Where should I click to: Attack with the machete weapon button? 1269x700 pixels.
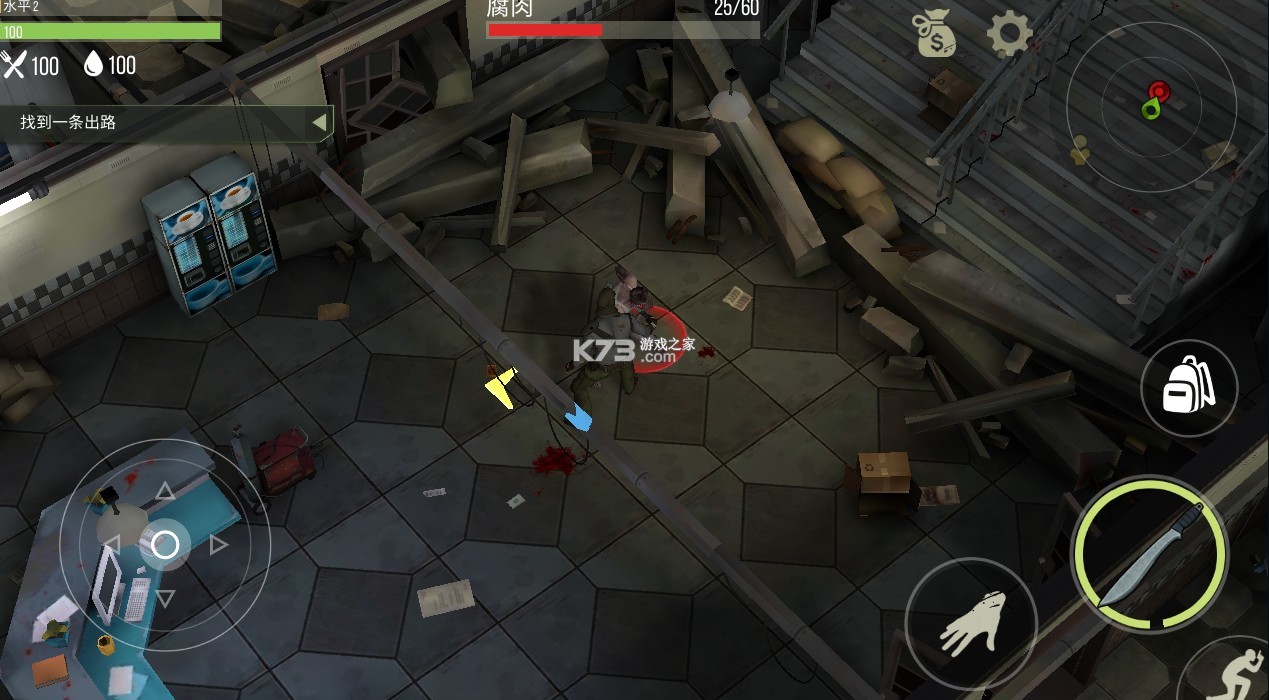tap(1150, 553)
